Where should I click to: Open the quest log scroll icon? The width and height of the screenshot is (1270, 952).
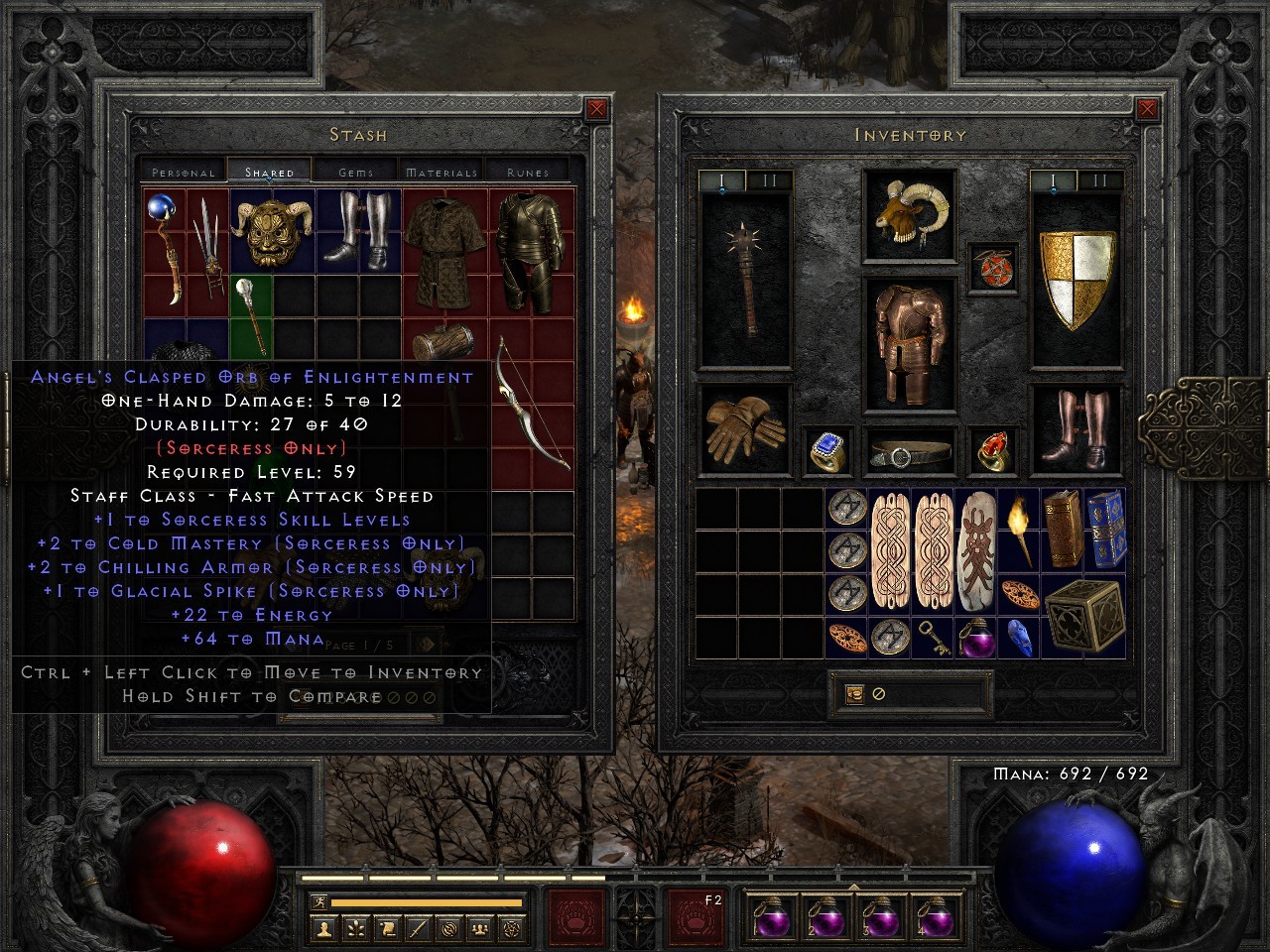388,930
